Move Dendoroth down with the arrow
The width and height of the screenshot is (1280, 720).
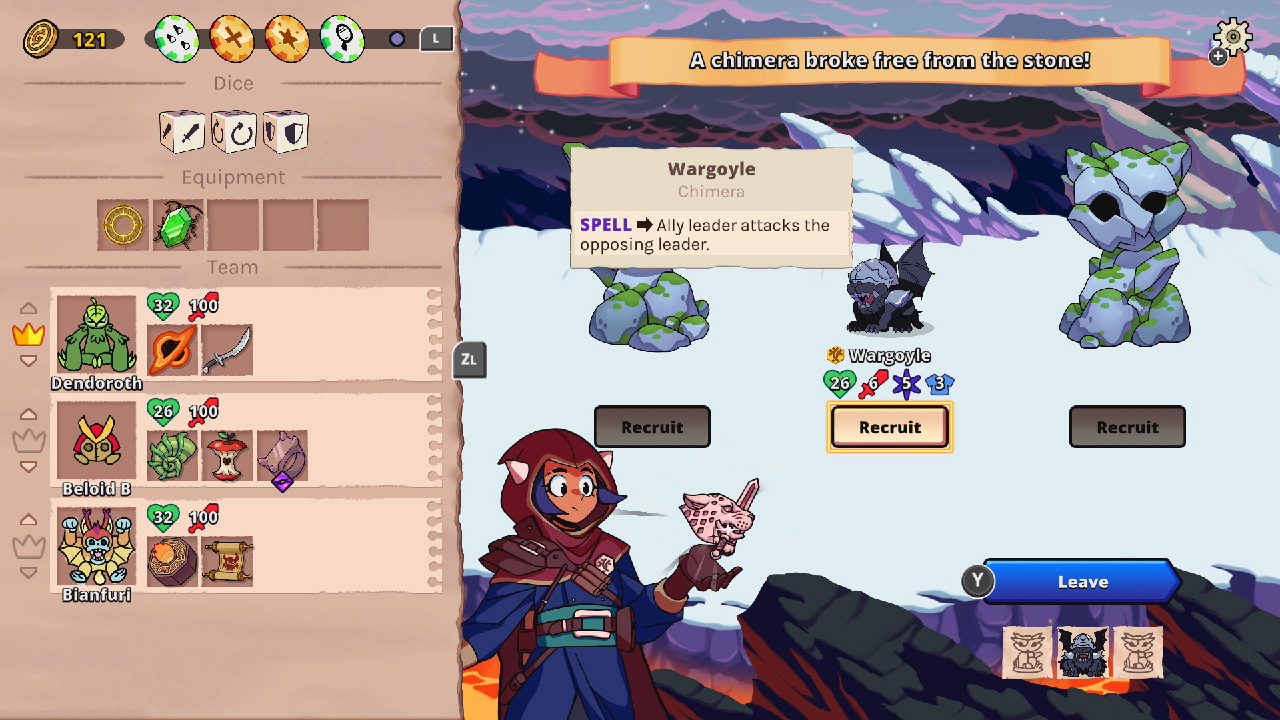pyautogui.click(x=30, y=362)
